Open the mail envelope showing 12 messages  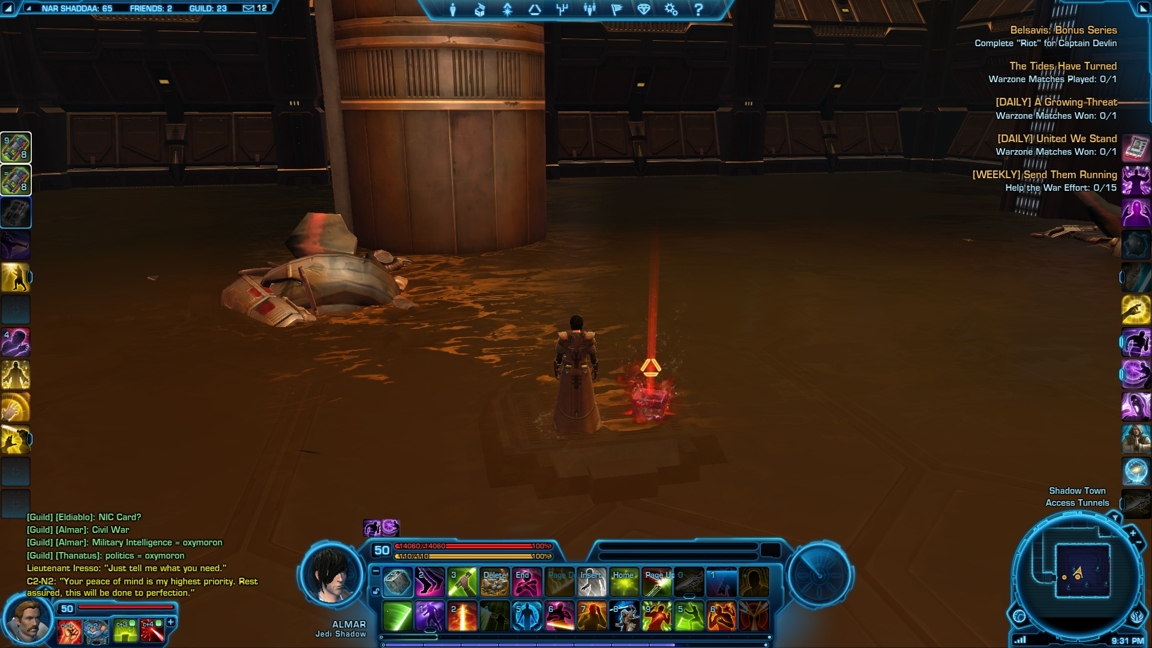pos(255,8)
